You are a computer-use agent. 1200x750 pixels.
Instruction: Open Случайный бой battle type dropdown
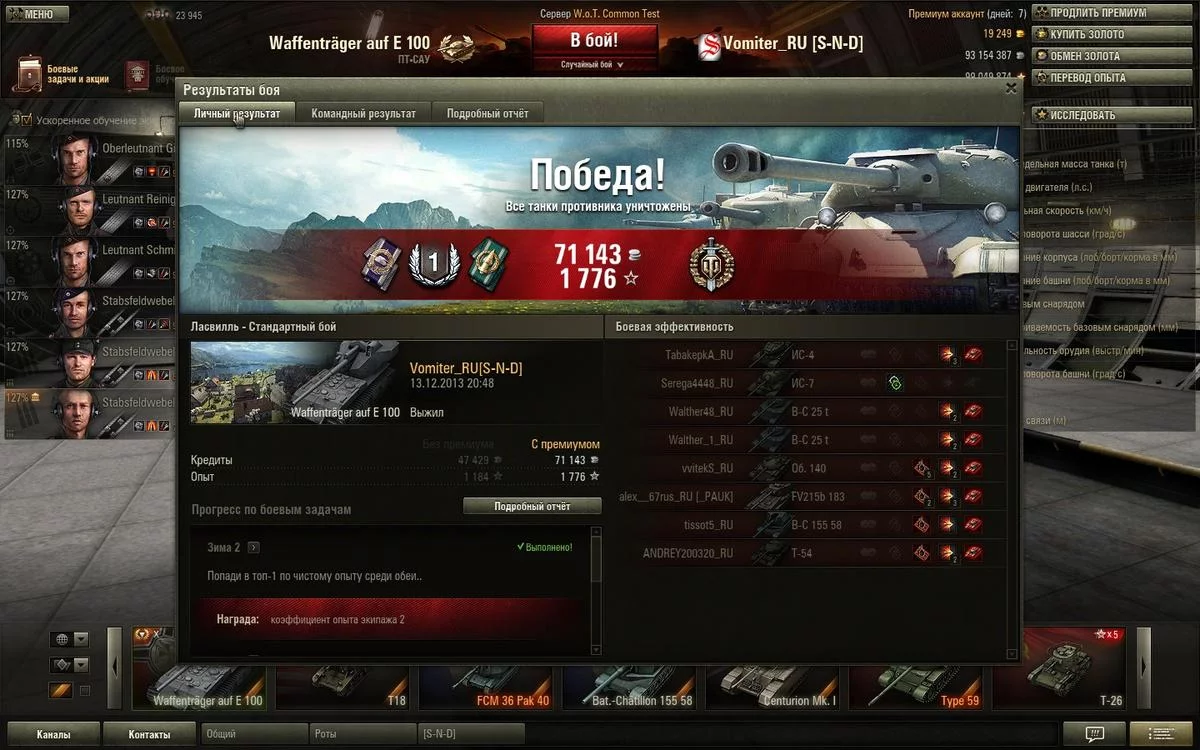coord(593,64)
